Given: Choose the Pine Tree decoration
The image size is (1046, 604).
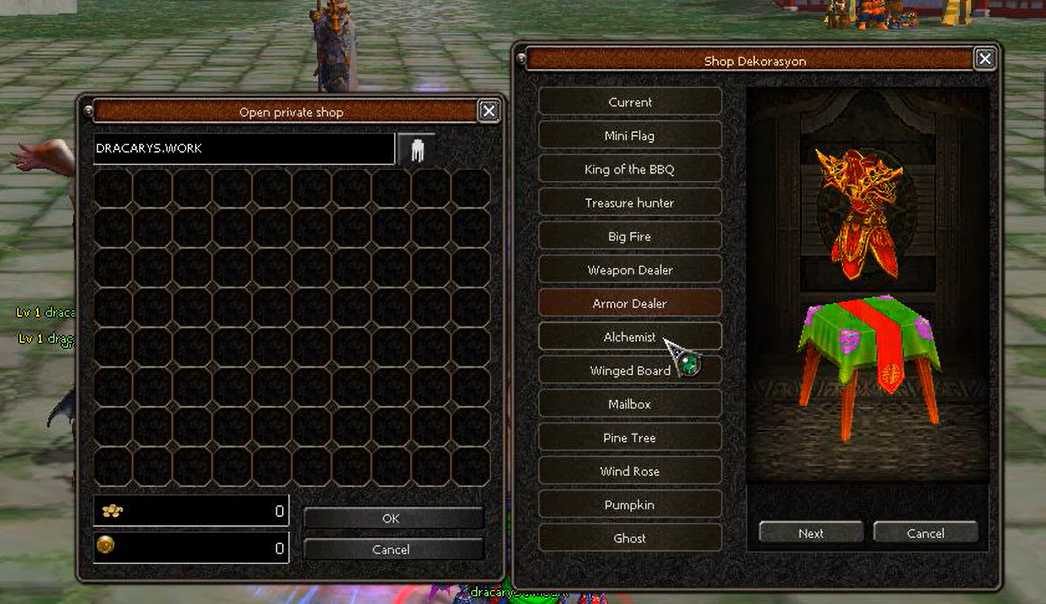Looking at the screenshot, I should tap(630, 438).
